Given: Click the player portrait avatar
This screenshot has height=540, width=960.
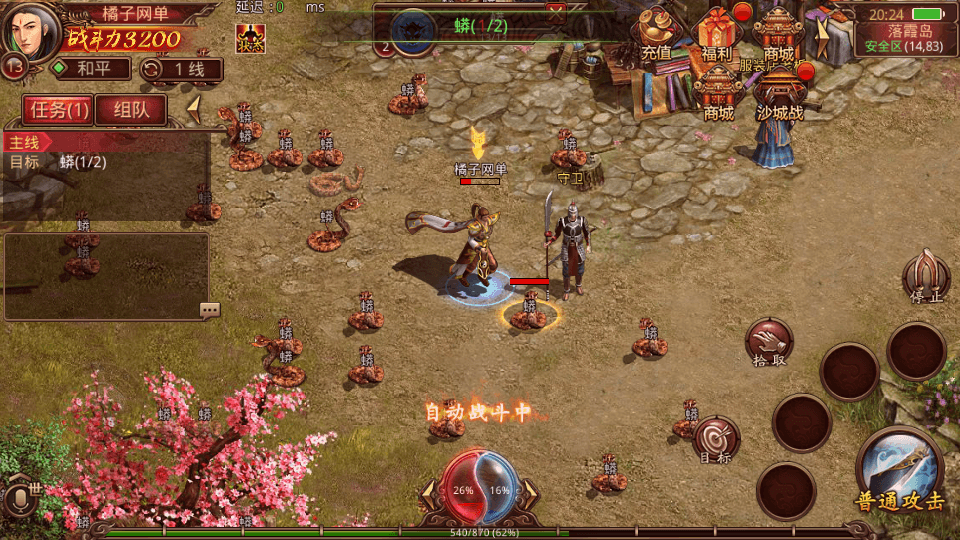Looking at the screenshot, I should 31,31.
